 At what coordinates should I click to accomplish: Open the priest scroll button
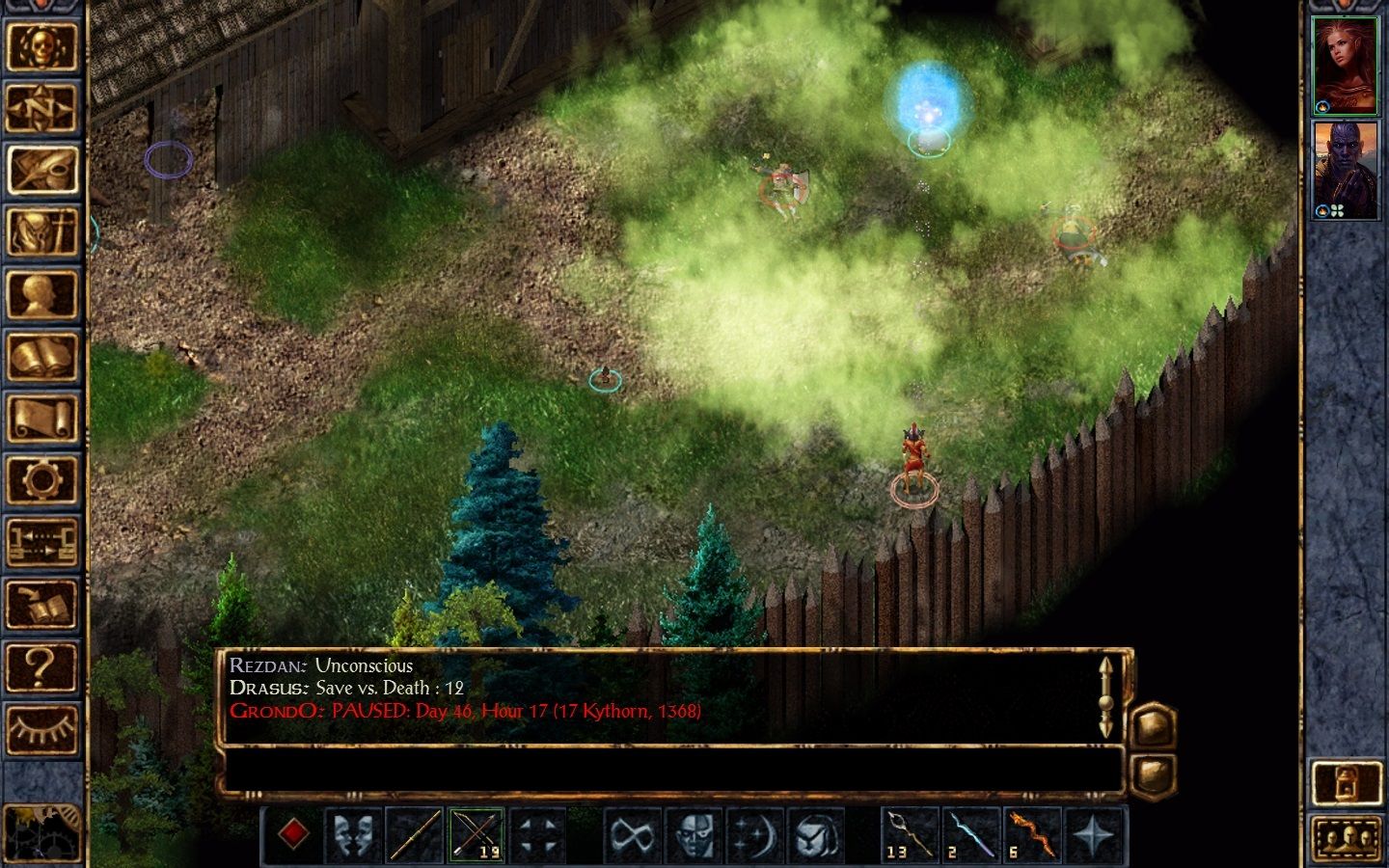41,418
